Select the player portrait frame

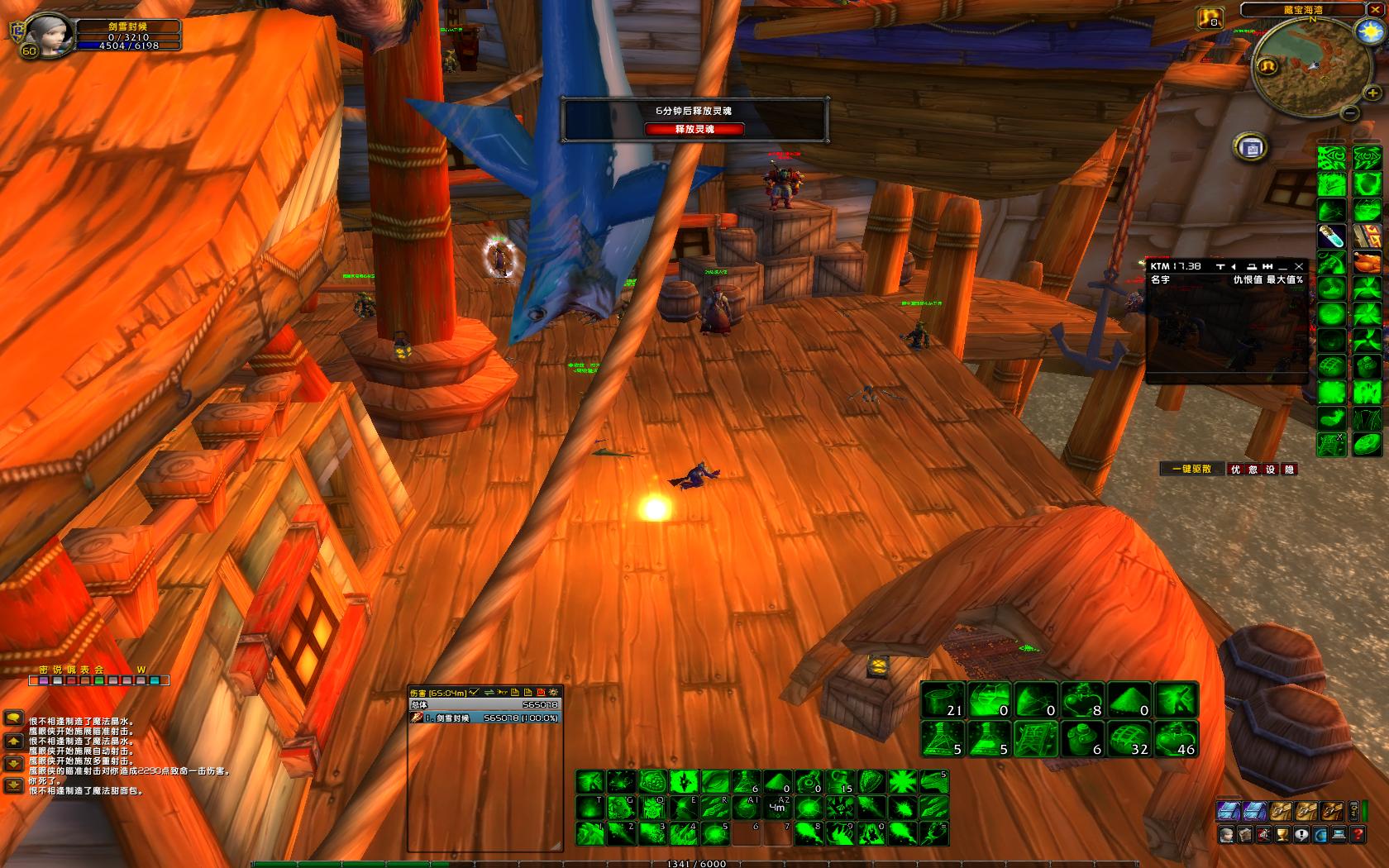46,35
